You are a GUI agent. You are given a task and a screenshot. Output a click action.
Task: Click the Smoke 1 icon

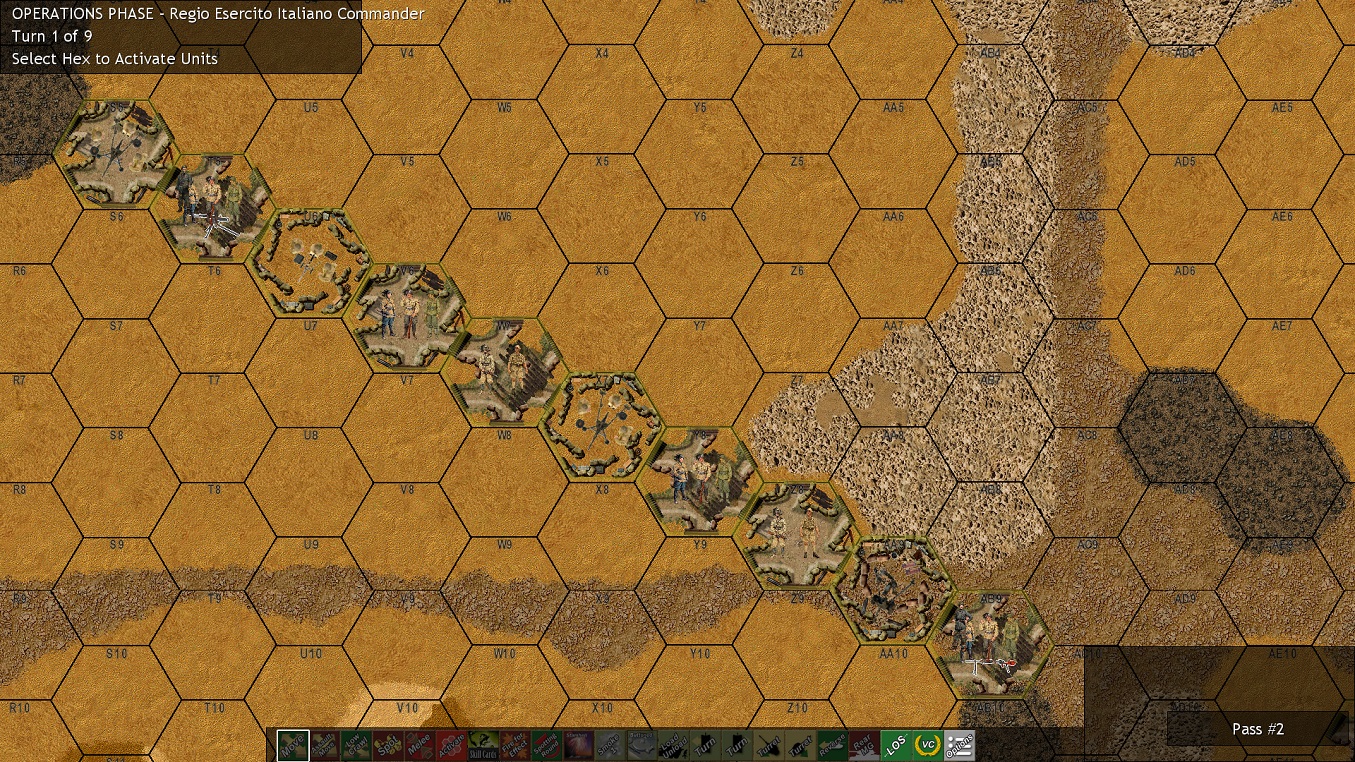tap(608, 744)
